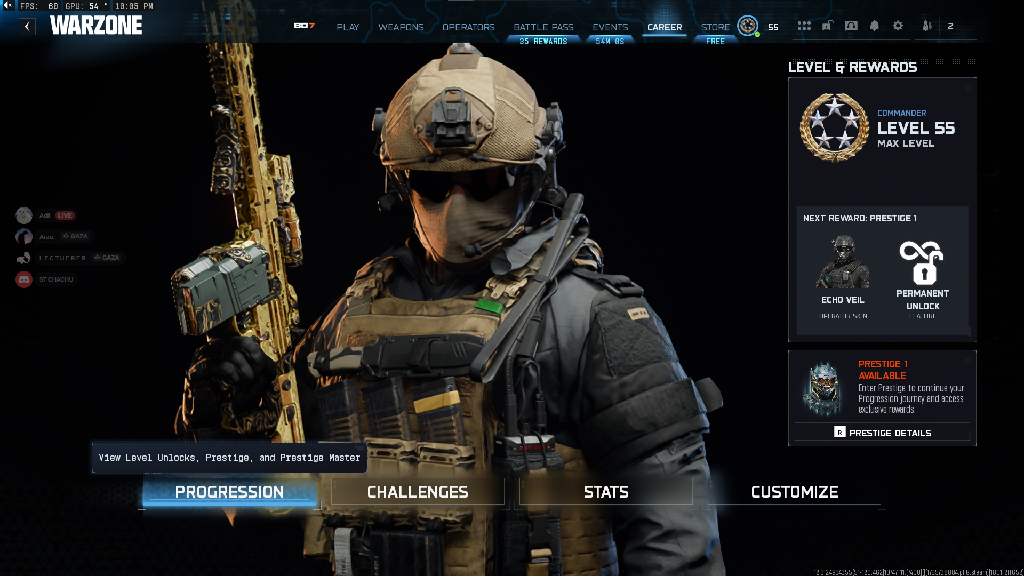
Task: Go to the Operators tab
Action: pyautogui.click(x=468, y=27)
